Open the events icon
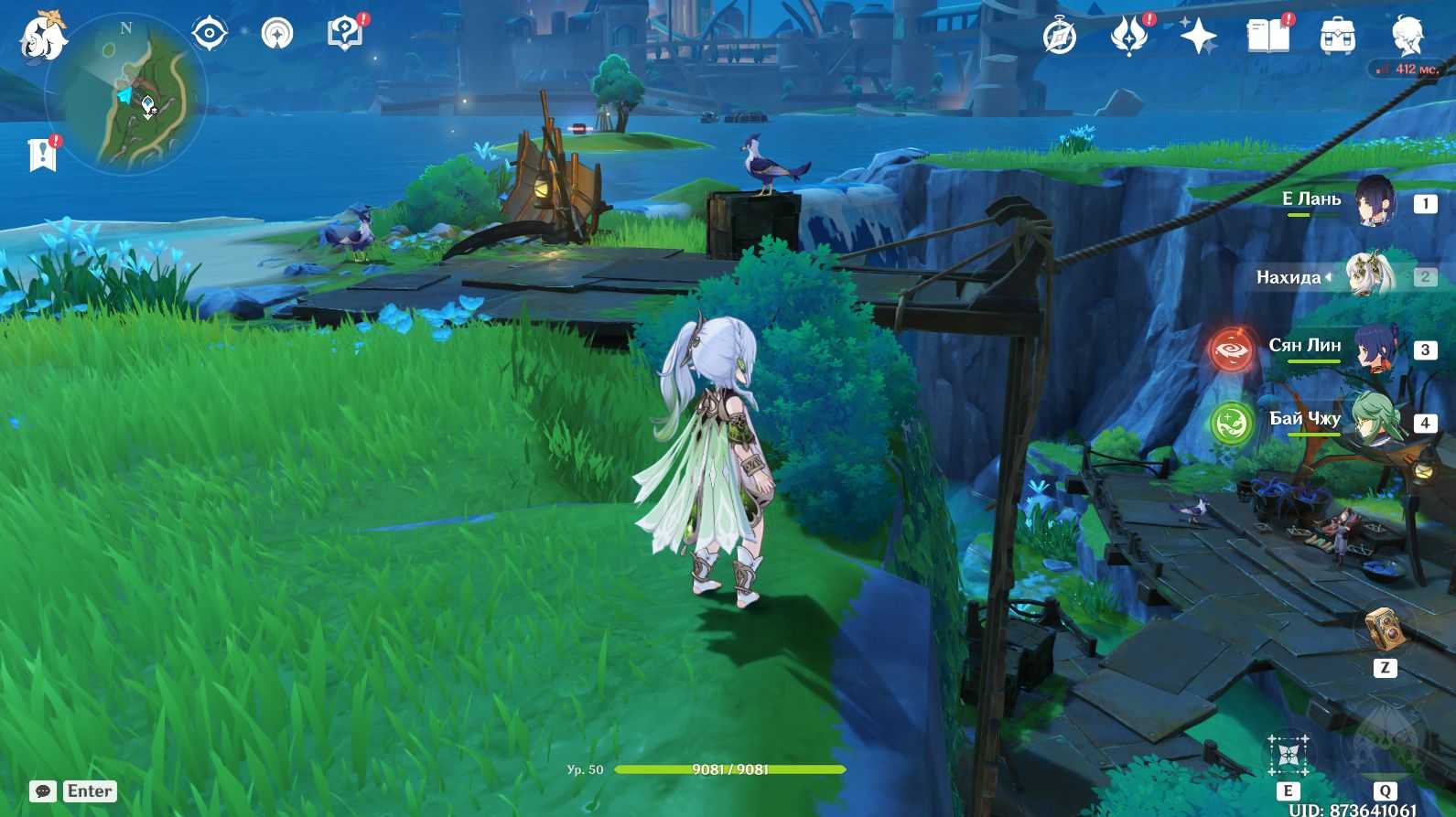1456x817 pixels. point(1128,37)
